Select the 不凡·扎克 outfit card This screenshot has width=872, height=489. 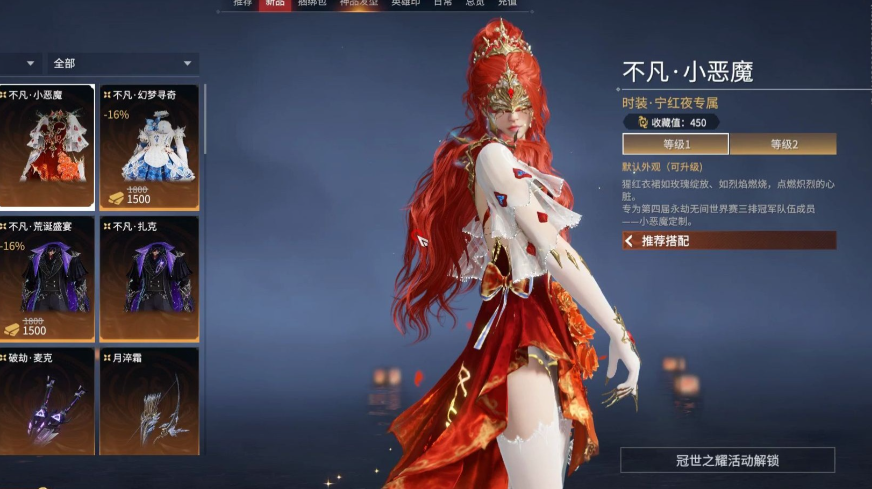[x=149, y=278]
